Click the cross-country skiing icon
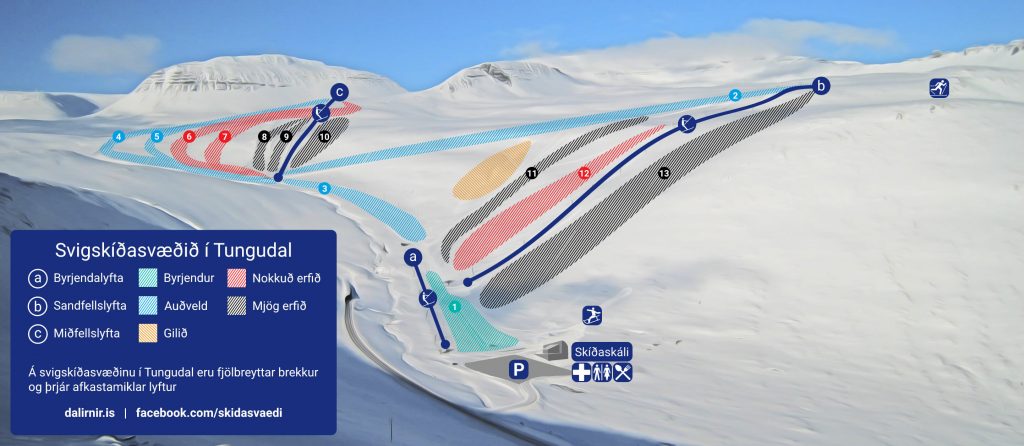The height and width of the screenshot is (446, 1024). click(938, 88)
